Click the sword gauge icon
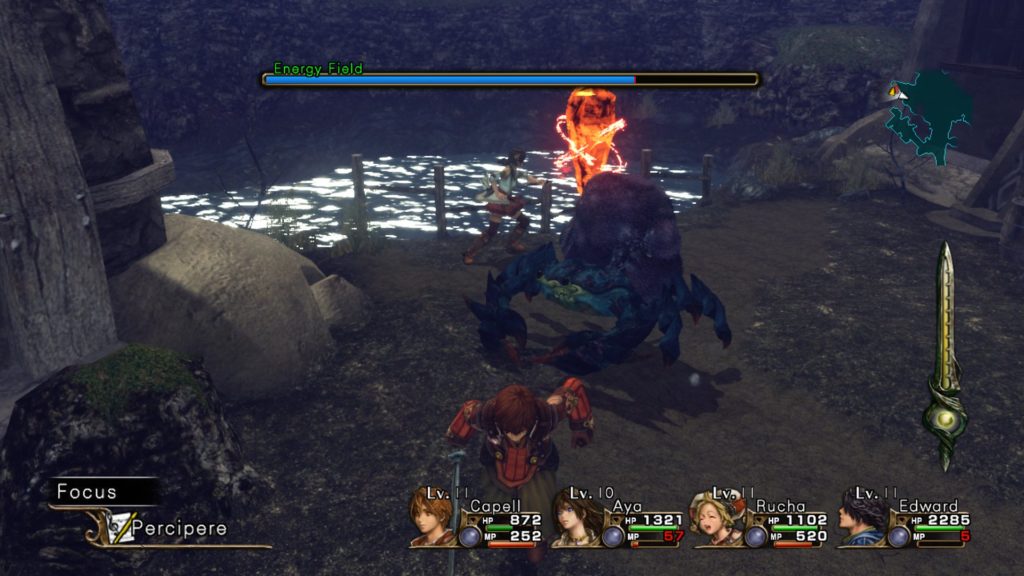 (944, 357)
